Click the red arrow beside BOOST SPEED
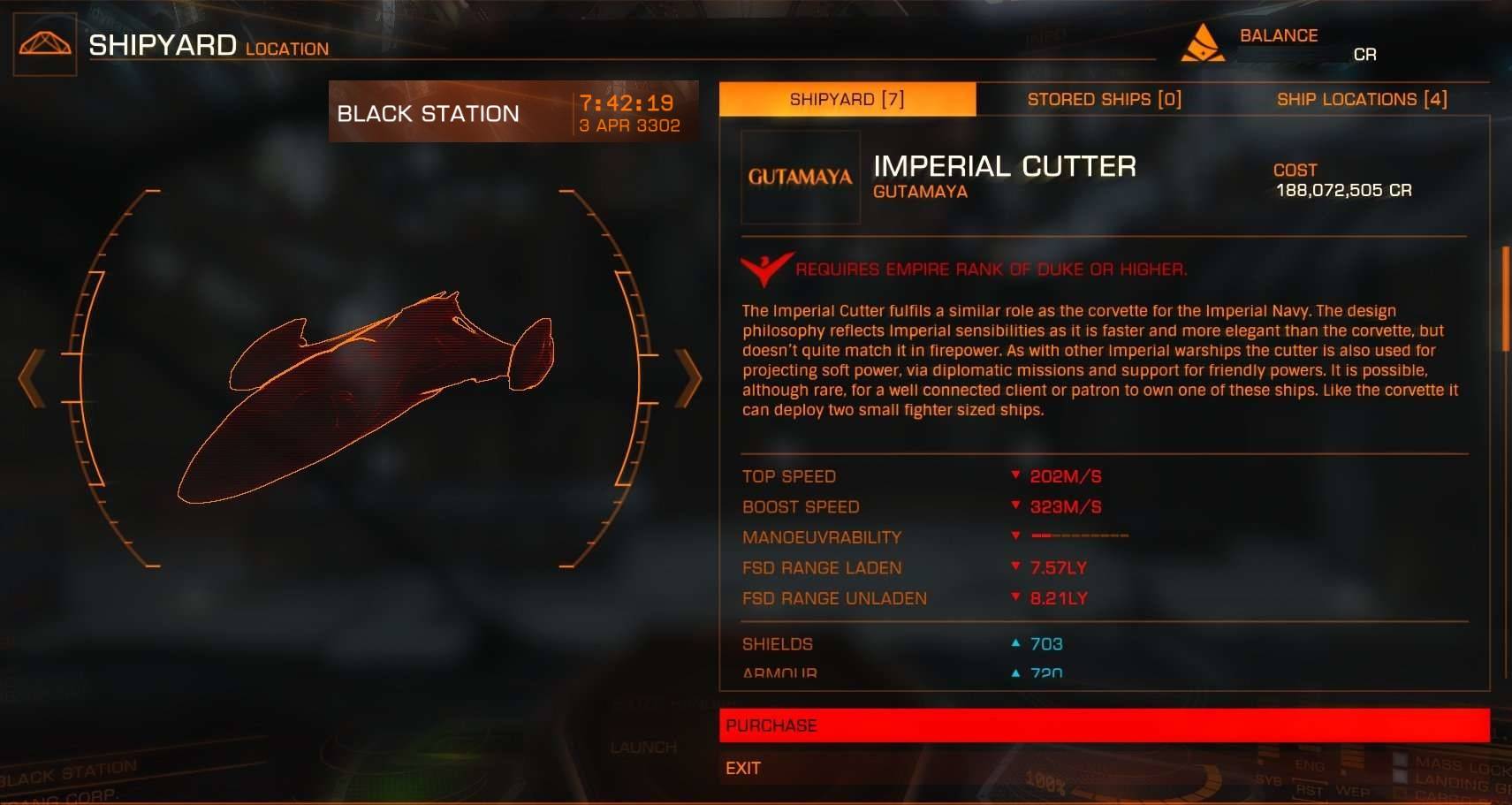Image resolution: width=1512 pixels, height=805 pixels. coord(1014,506)
